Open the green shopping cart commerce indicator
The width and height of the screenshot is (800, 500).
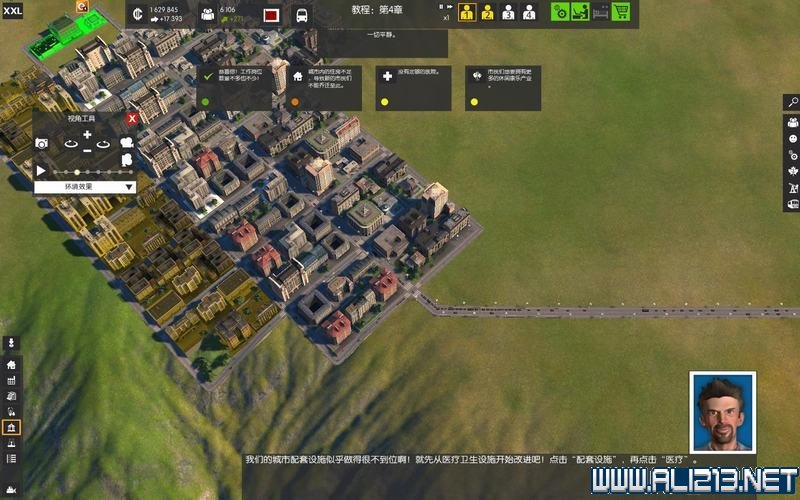[621, 12]
